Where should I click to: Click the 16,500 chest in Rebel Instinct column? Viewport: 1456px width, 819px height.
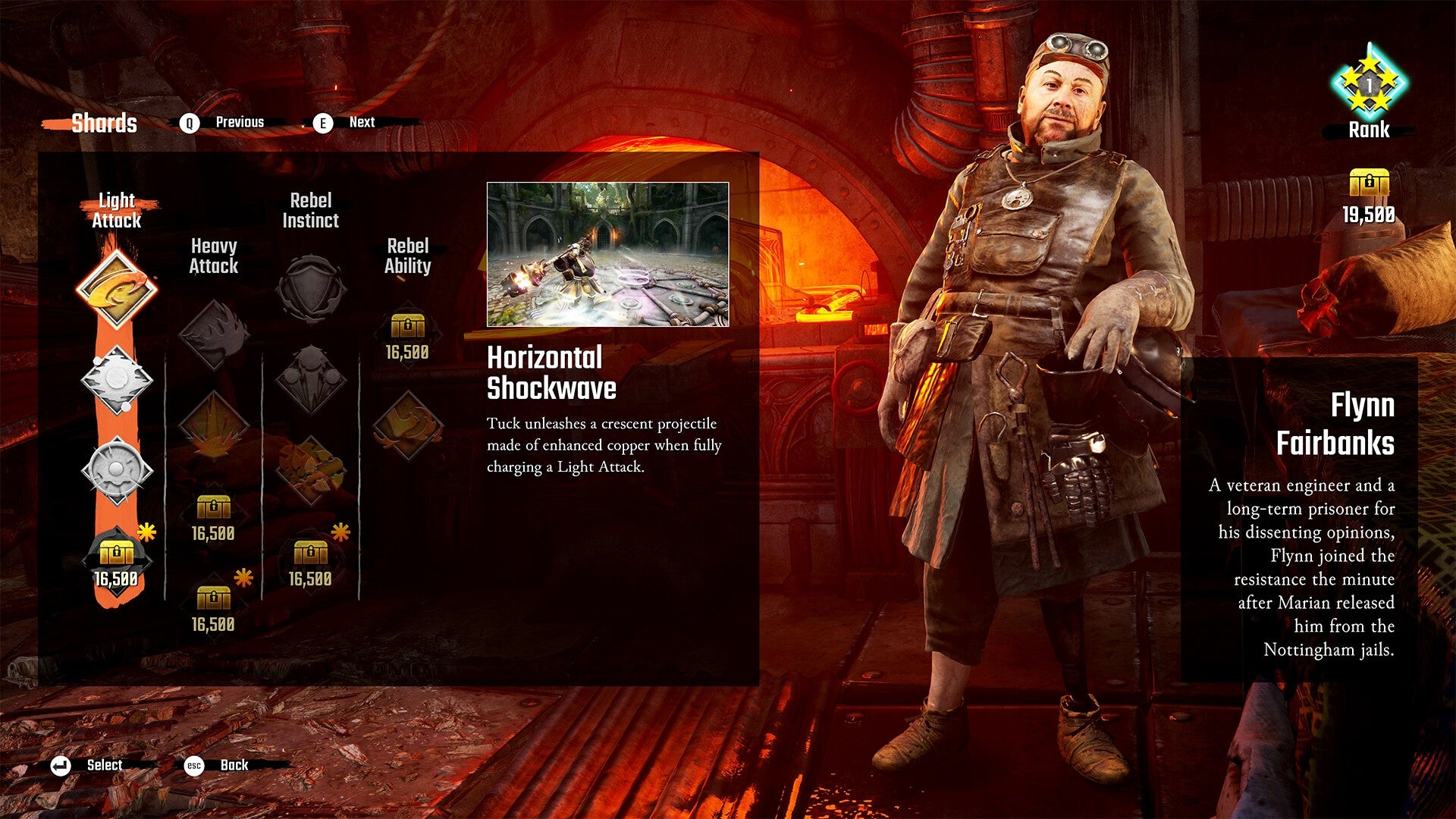coord(311,554)
